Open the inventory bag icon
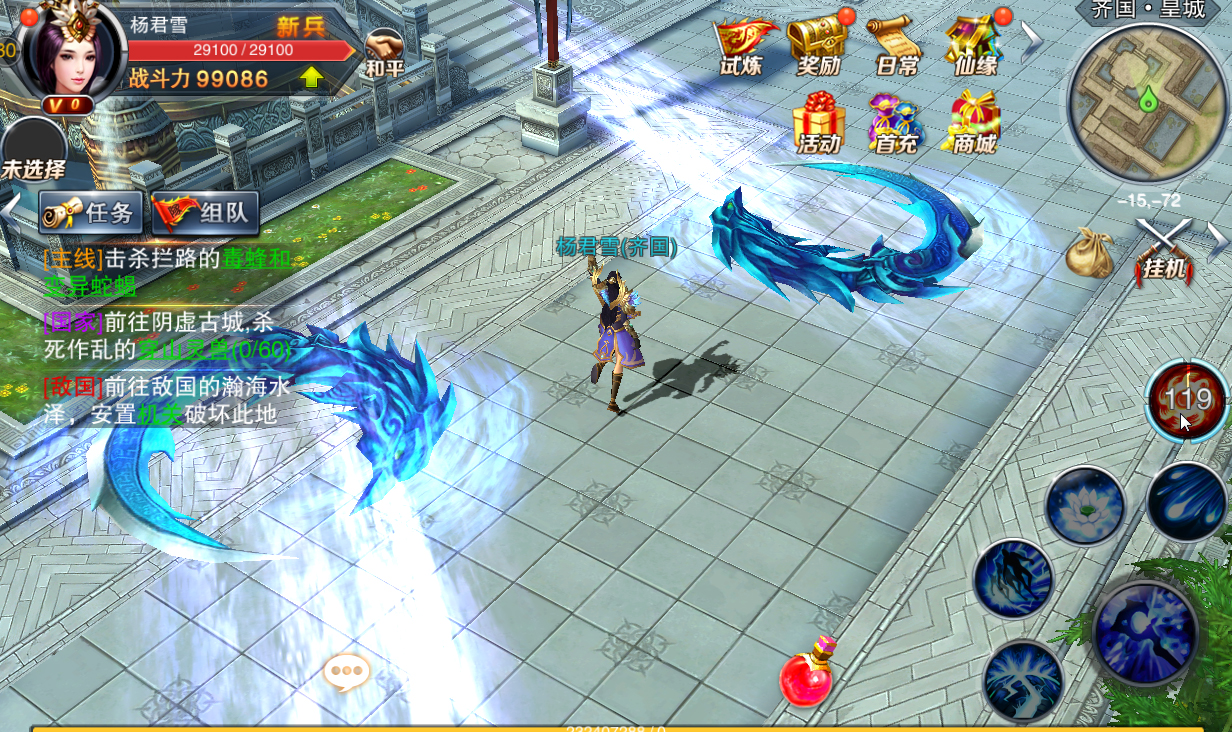 coord(1090,252)
